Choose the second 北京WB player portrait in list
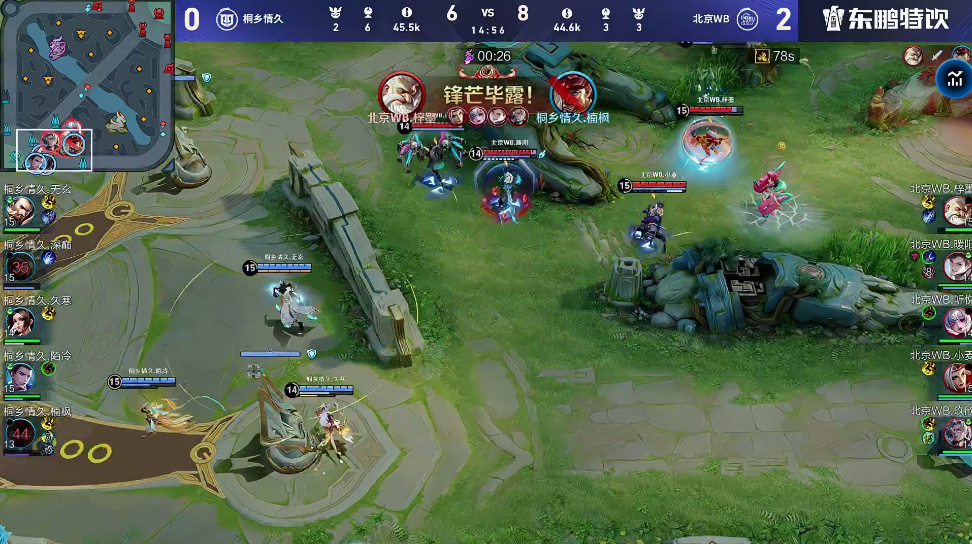Viewport: 972px width, 544px height. [955, 267]
